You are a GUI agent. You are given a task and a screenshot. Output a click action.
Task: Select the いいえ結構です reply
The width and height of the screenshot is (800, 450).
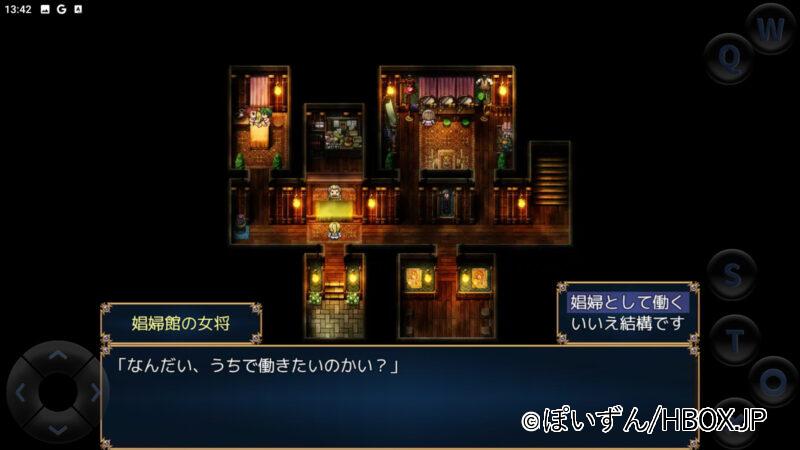click(x=627, y=323)
